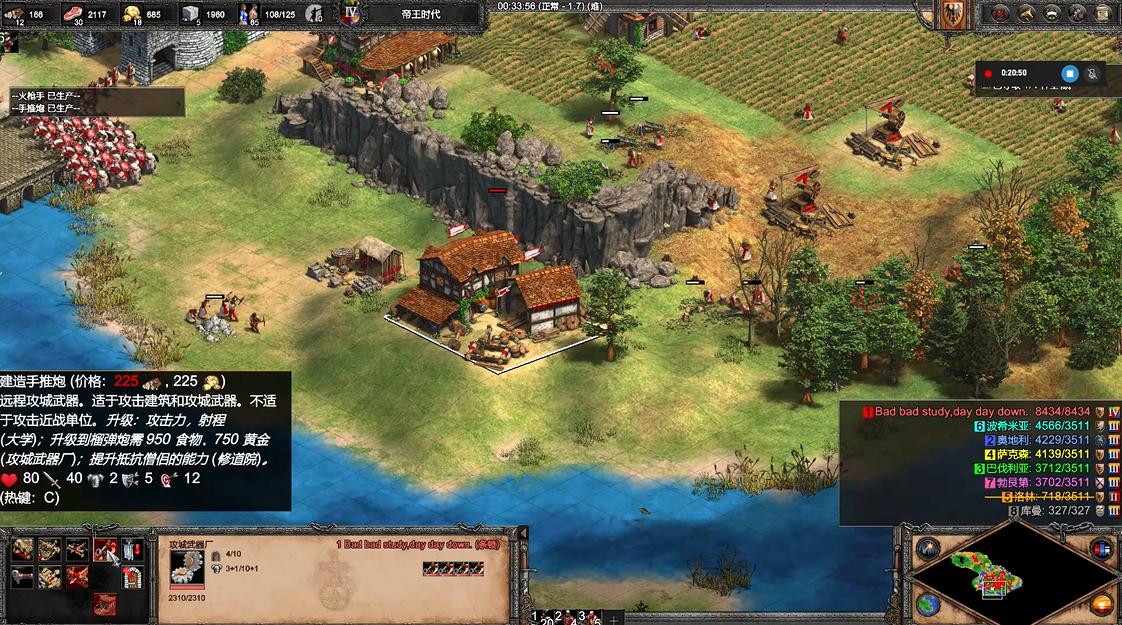
Task: Click the eagle civilization shield emblem
Action: pos(953,13)
